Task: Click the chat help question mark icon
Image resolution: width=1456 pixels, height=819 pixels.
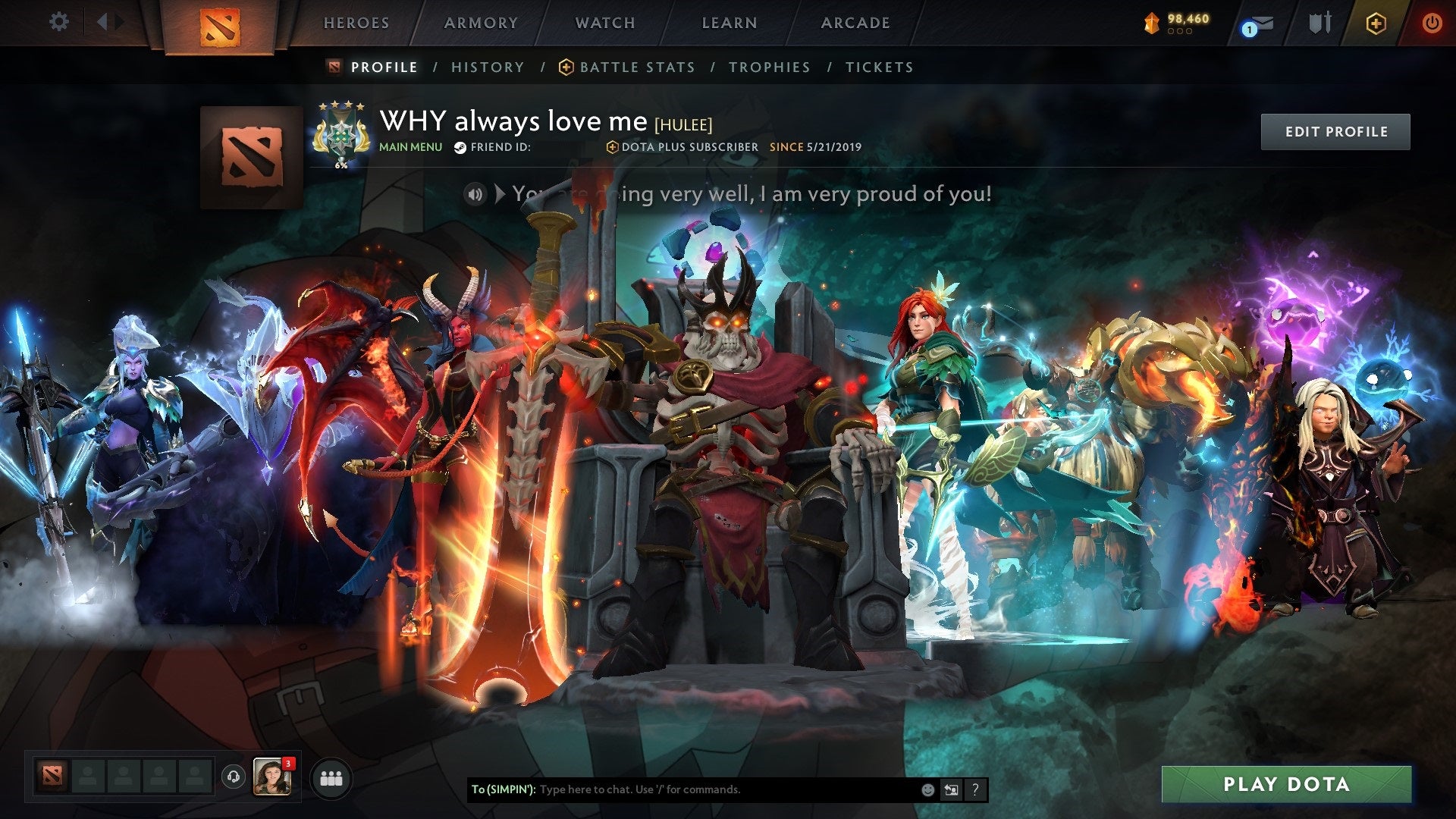Action: 975,789
